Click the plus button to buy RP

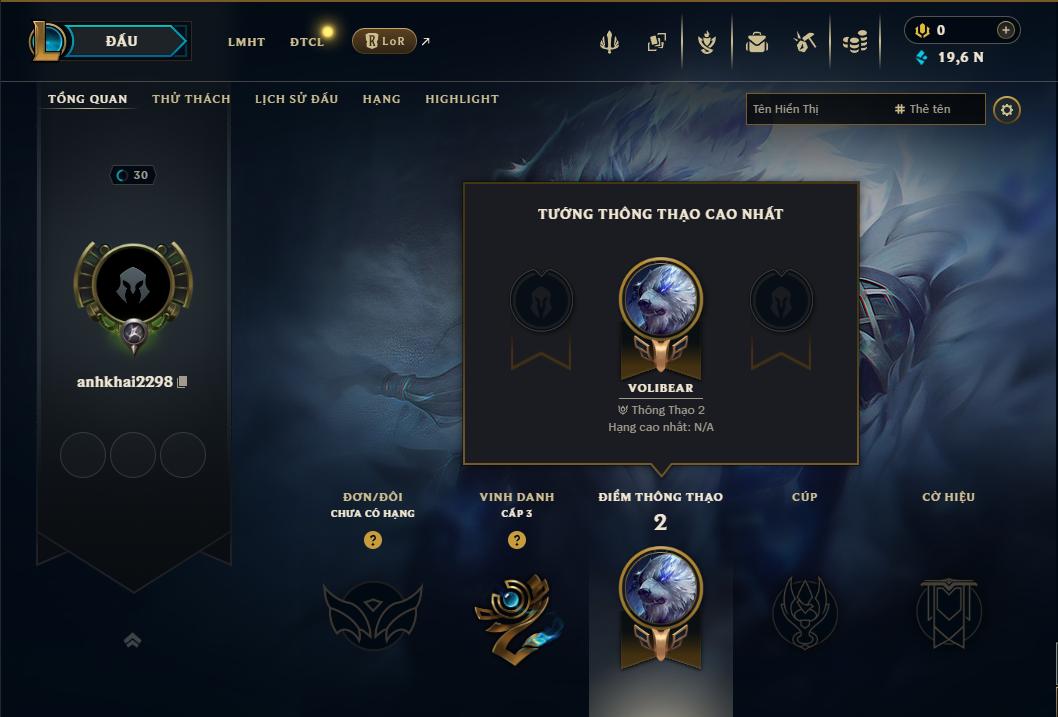tap(1006, 30)
